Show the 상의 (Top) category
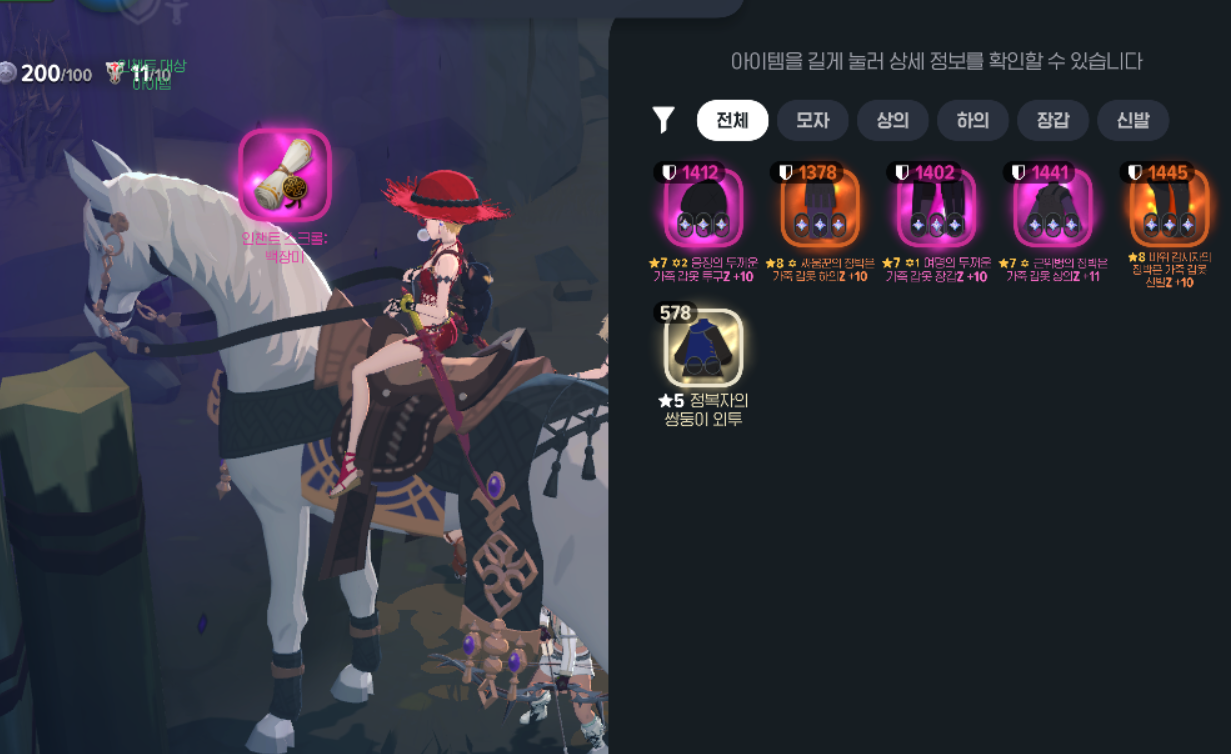This screenshot has height=754, width=1231. (892, 121)
